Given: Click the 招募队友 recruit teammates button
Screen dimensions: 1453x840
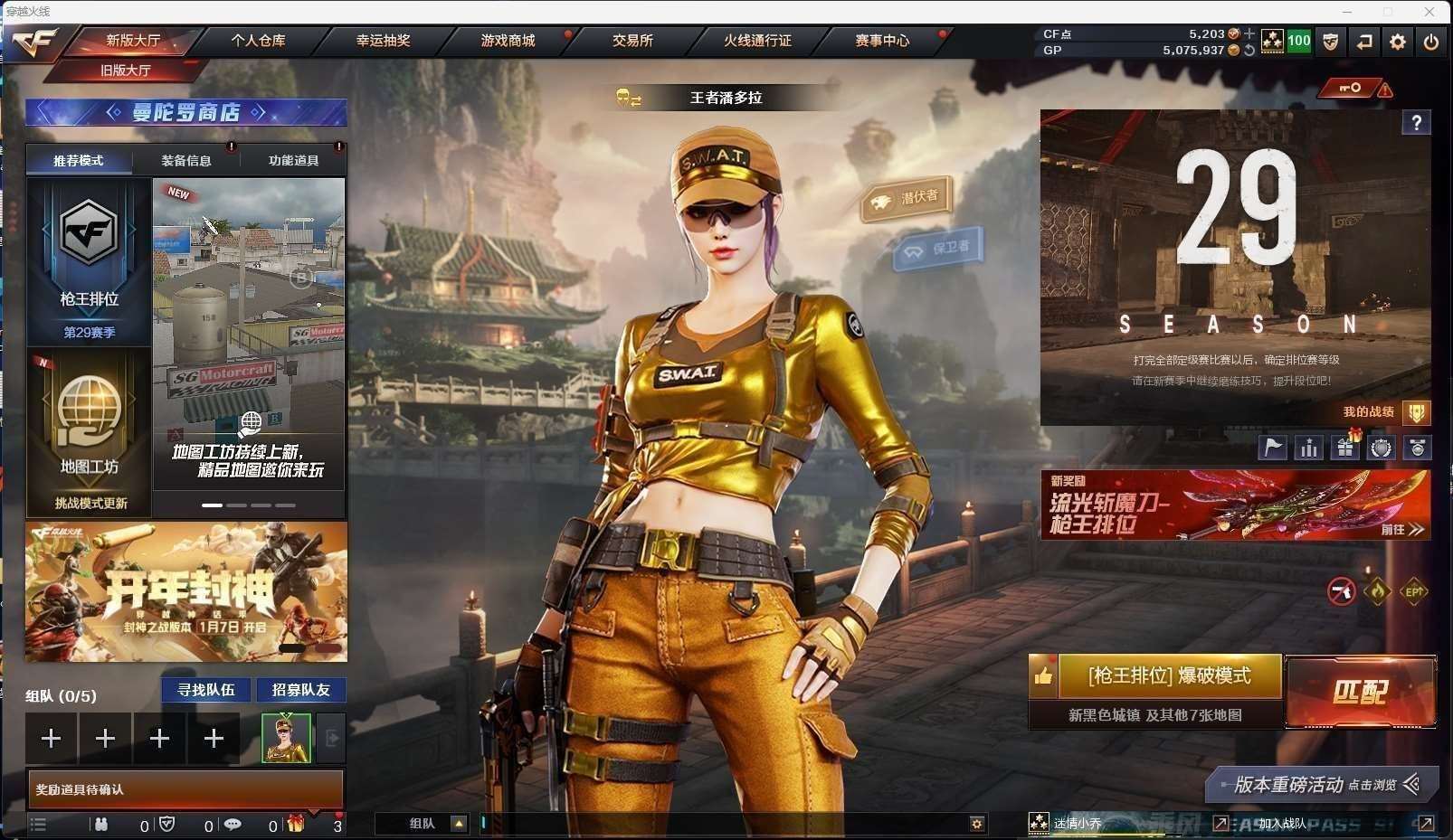Looking at the screenshot, I should coord(301,690).
